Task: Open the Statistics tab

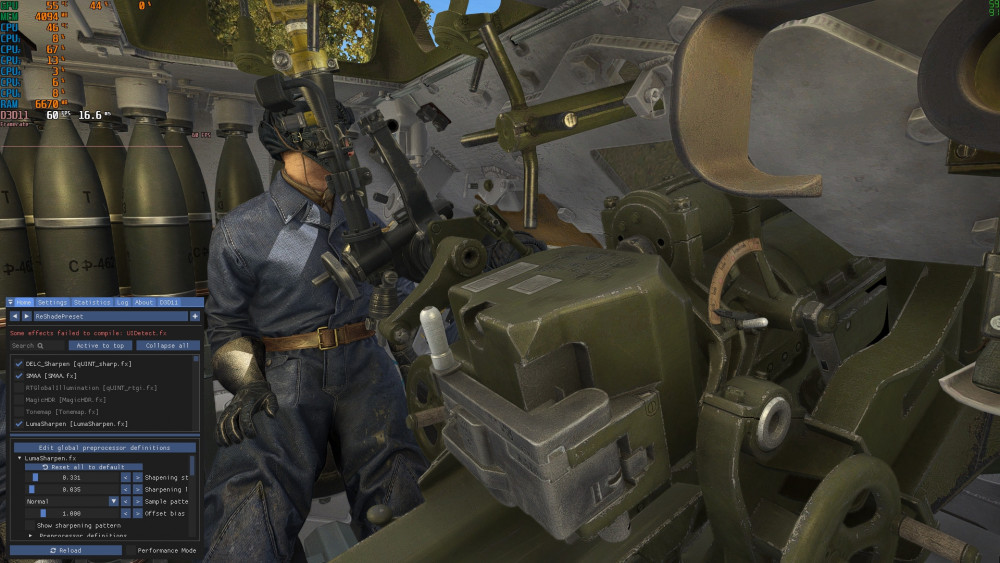Action: [x=92, y=302]
